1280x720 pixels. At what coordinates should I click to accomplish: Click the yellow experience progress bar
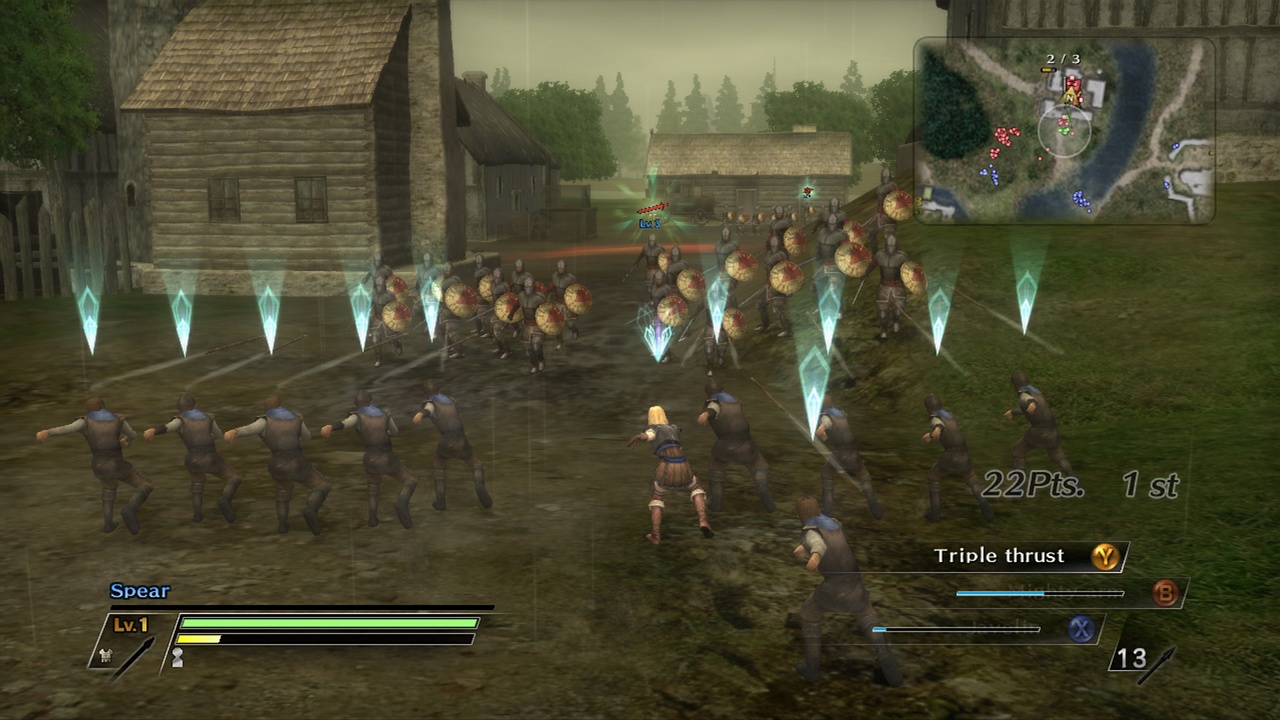click(x=200, y=639)
